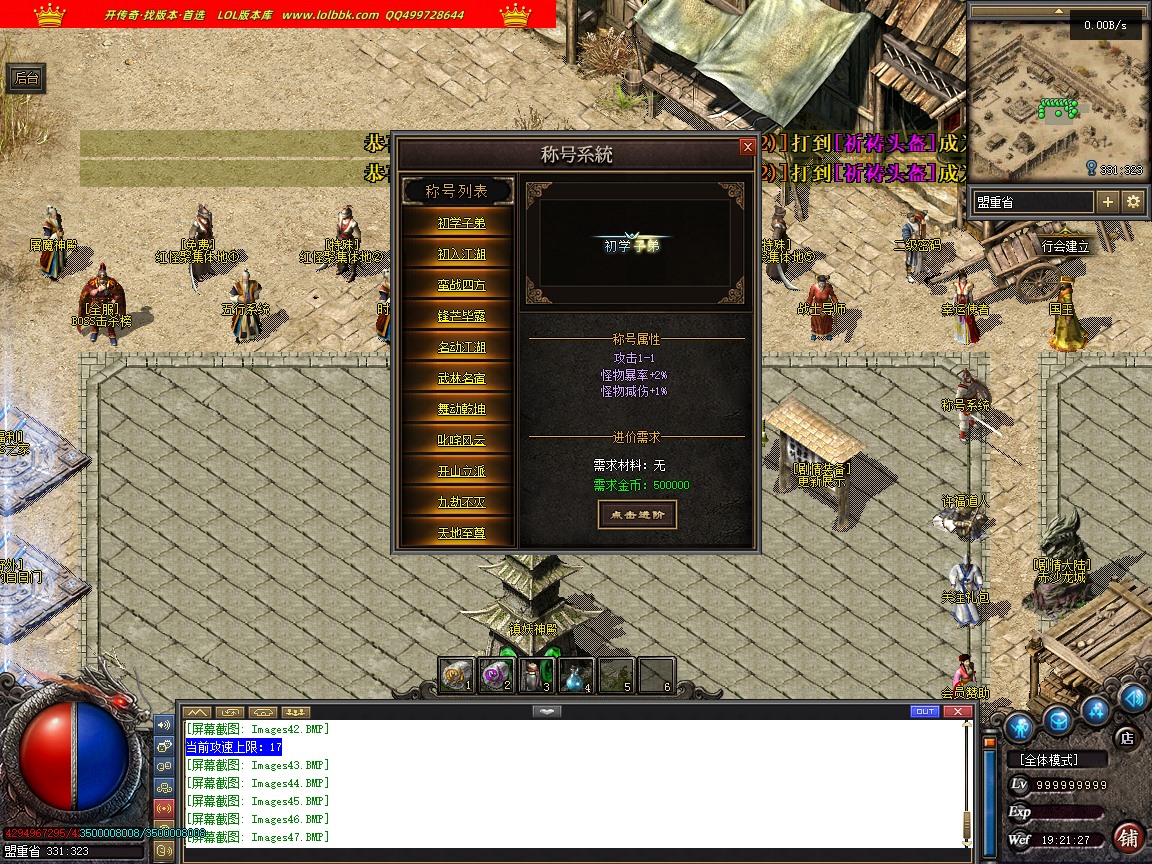The image size is (1152, 864).
Task: Select the 武林名宿 title entry
Action: 461,378
